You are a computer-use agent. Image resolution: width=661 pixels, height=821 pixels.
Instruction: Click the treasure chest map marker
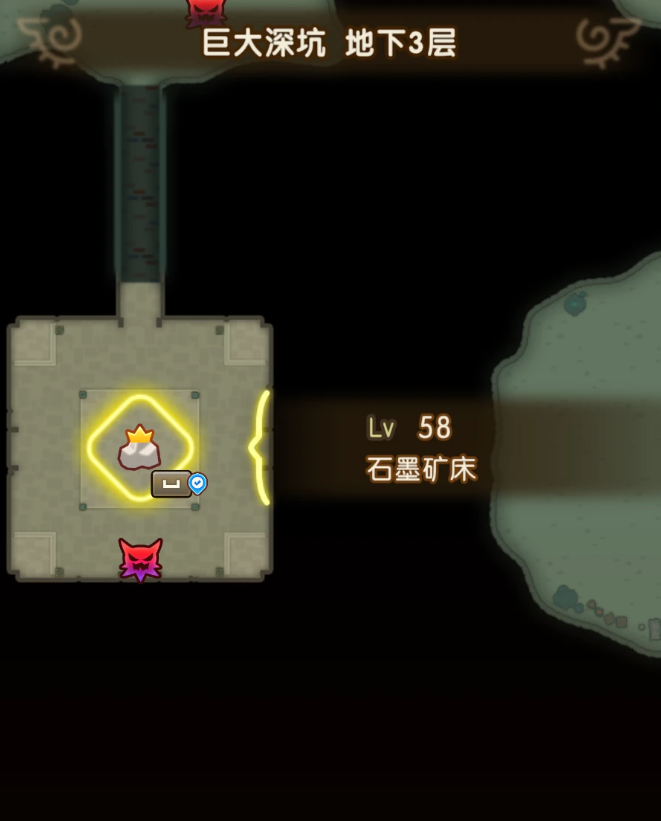point(172,484)
